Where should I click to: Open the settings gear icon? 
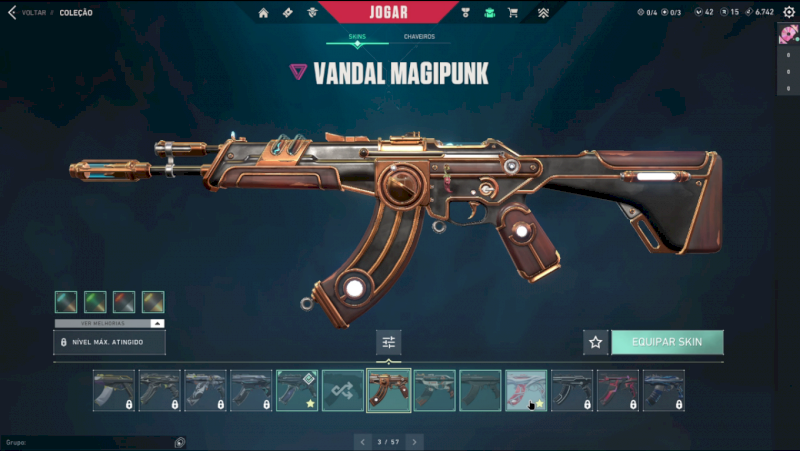pyautogui.click(x=788, y=13)
